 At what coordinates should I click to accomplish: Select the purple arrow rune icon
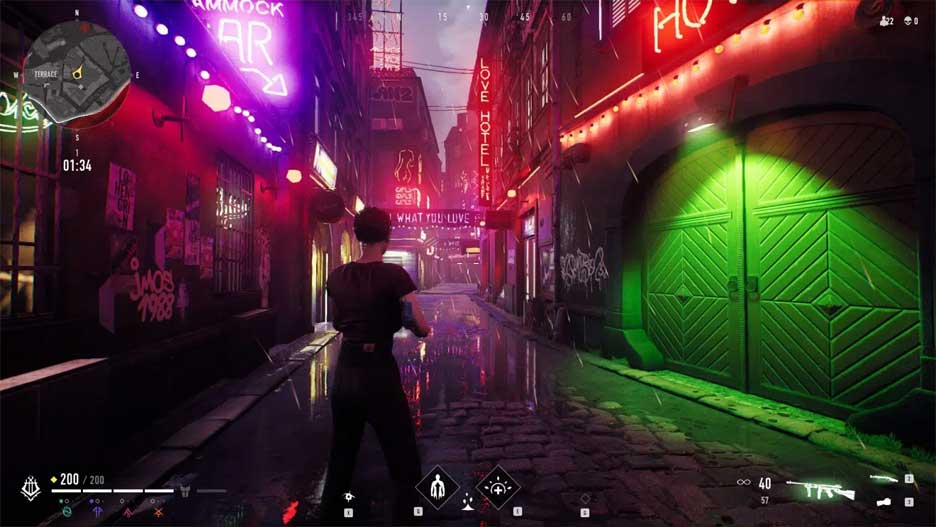point(95,511)
